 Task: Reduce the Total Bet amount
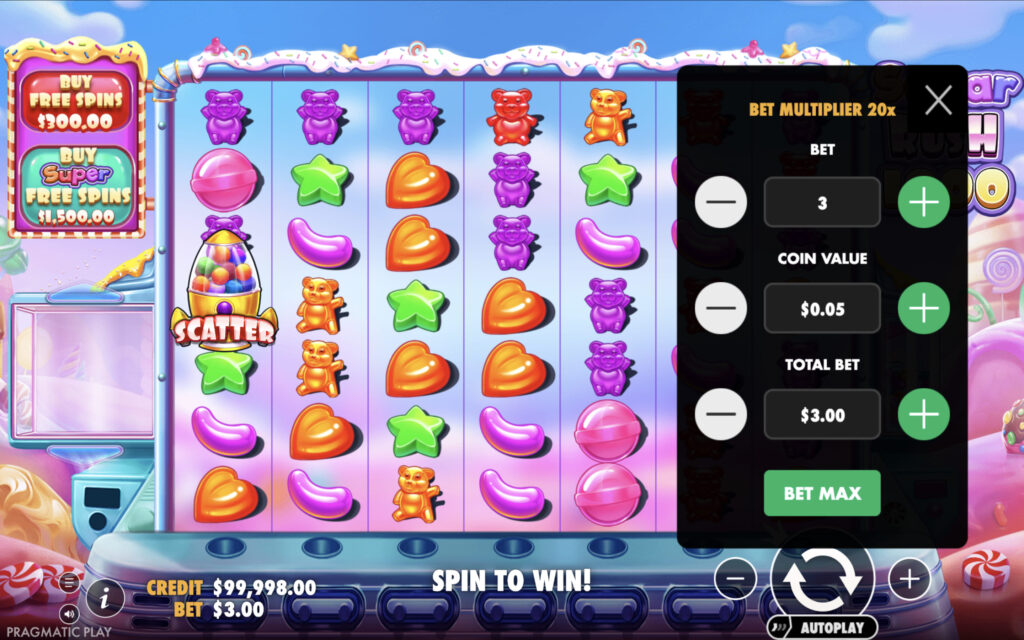point(720,414)
